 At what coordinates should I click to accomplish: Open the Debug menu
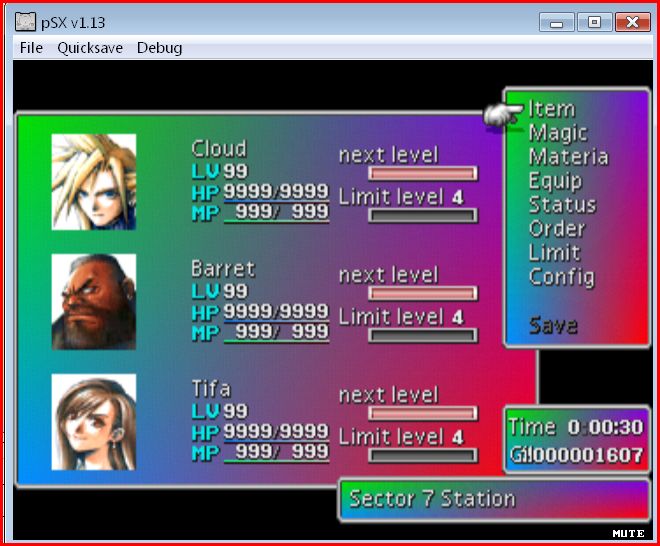159,48
